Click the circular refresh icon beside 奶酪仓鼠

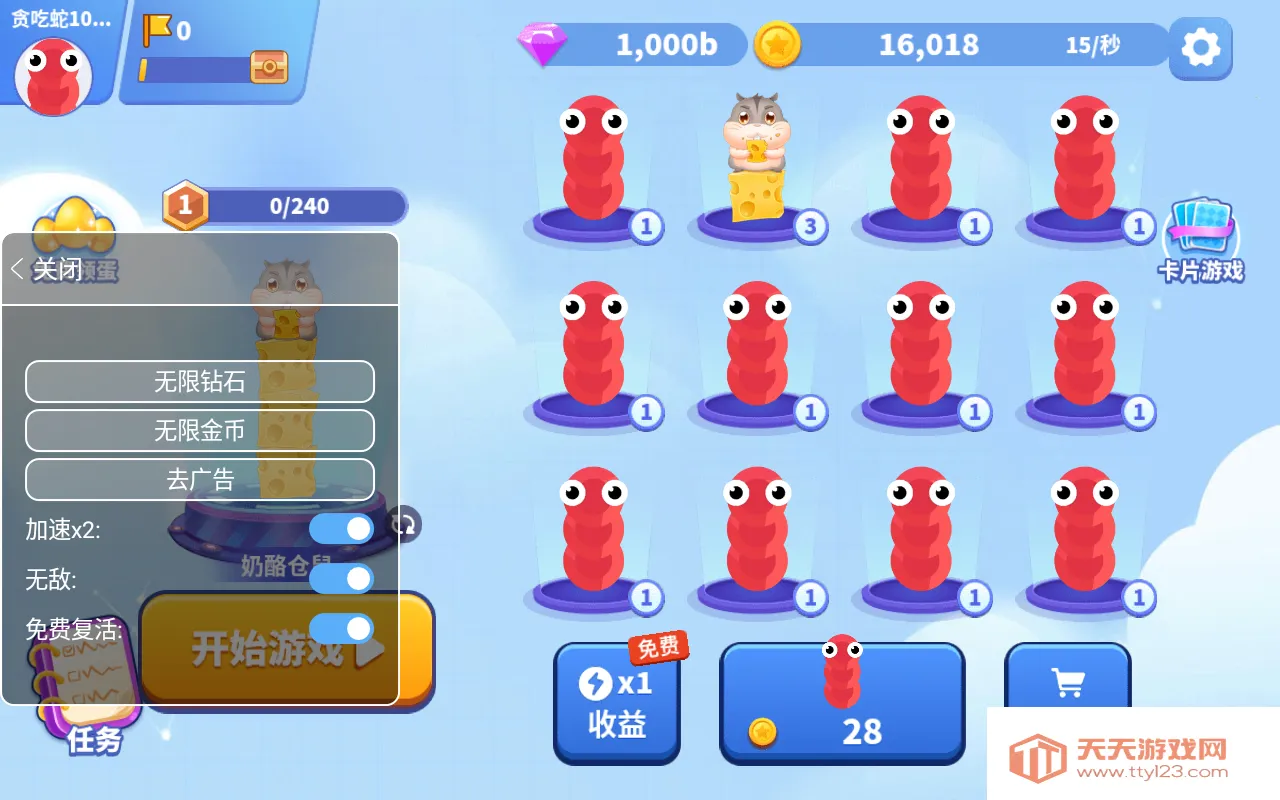click(x=403, y=525)
